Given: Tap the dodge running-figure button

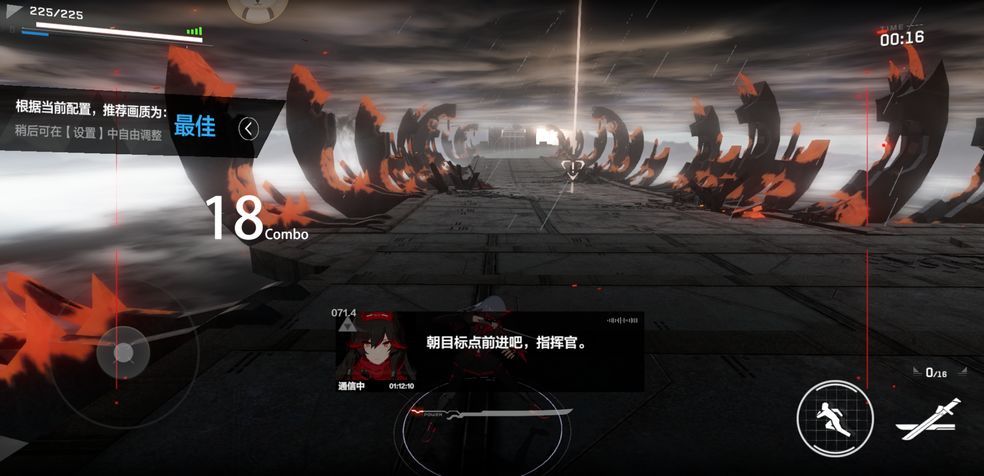Looking at the screenshot, I should click(835, 417).
